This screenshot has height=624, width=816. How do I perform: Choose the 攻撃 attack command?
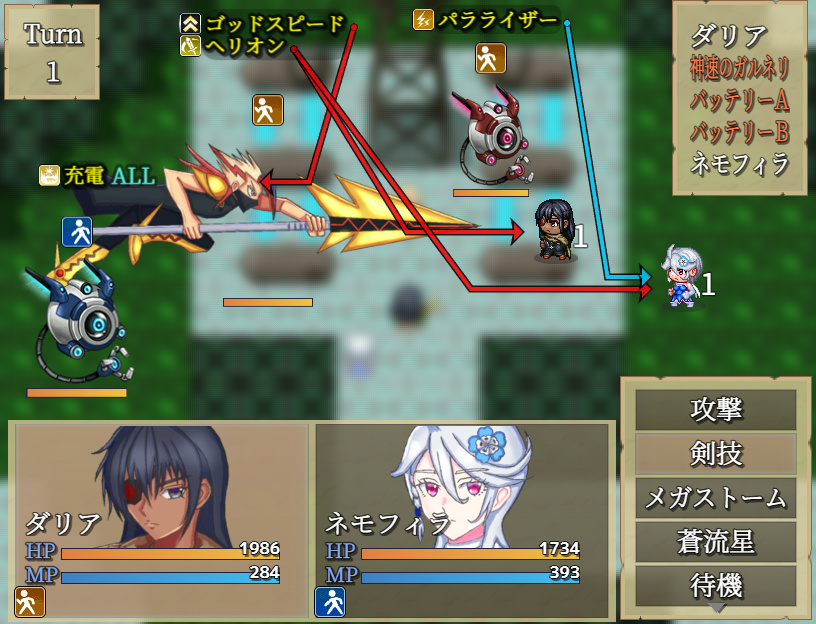pos(716,410)
